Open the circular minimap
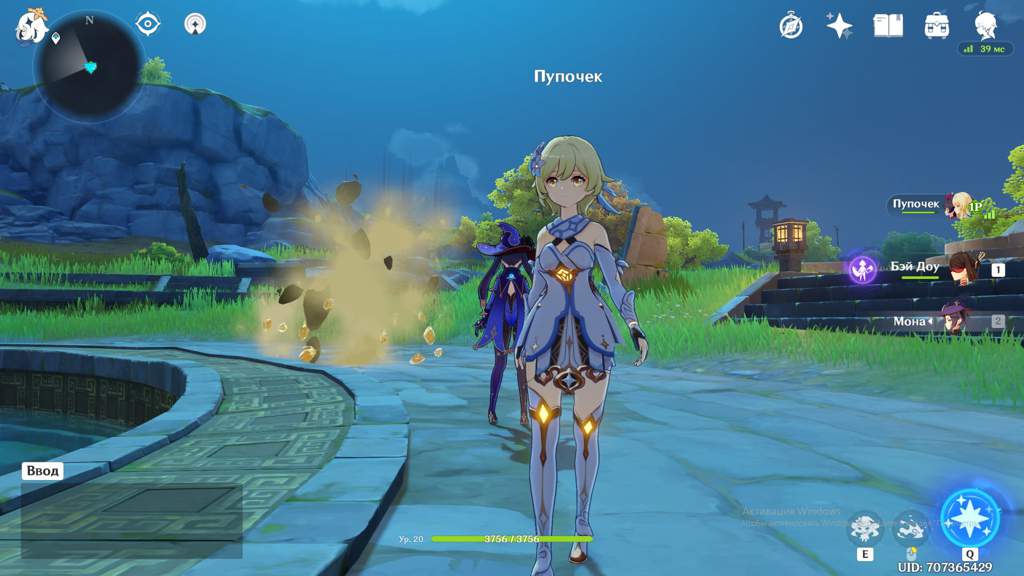The width and height of the screenshot is (1024, 576). coord(88,67)
